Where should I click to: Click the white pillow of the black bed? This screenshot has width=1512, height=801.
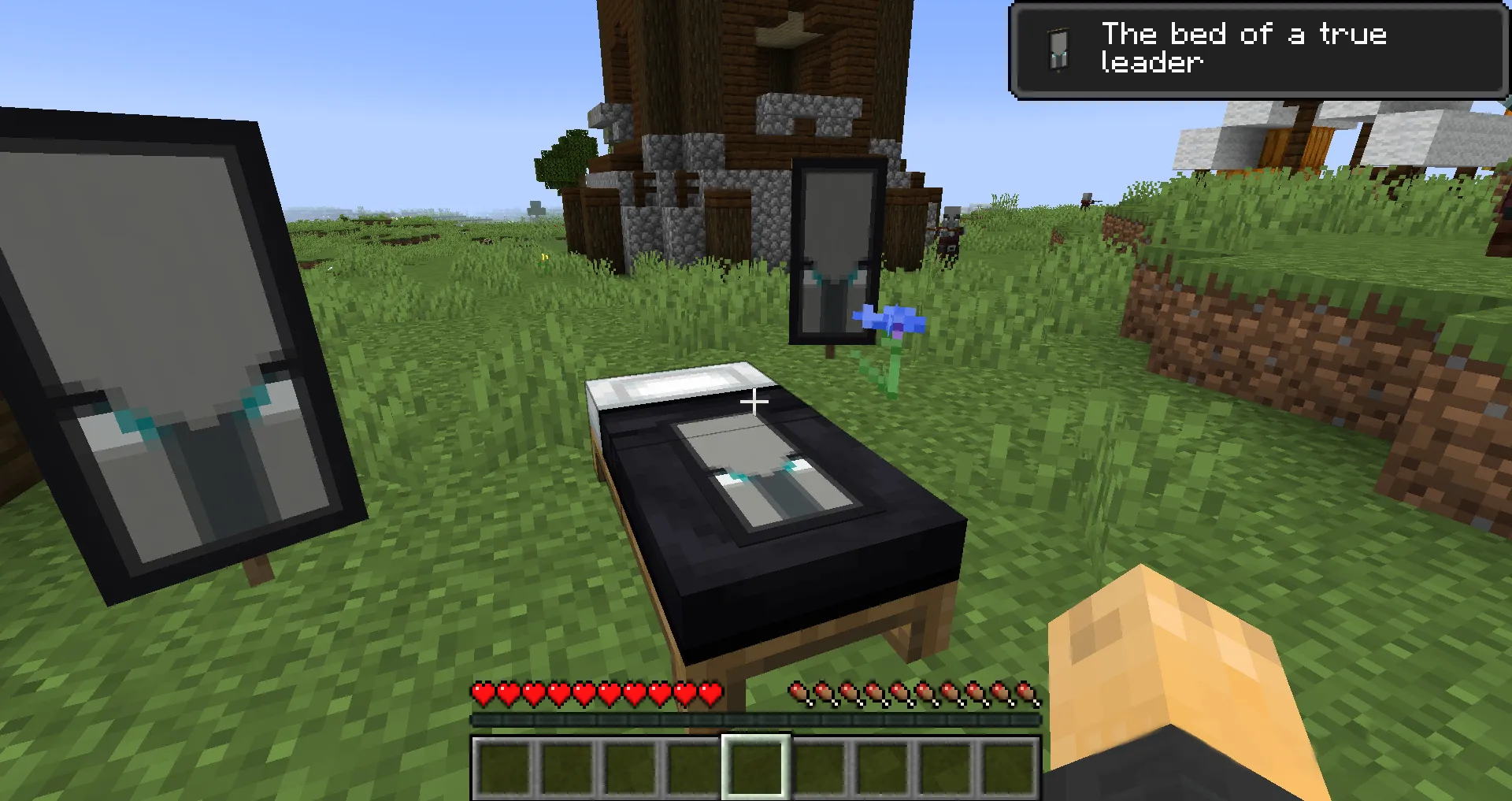point(669,384)
